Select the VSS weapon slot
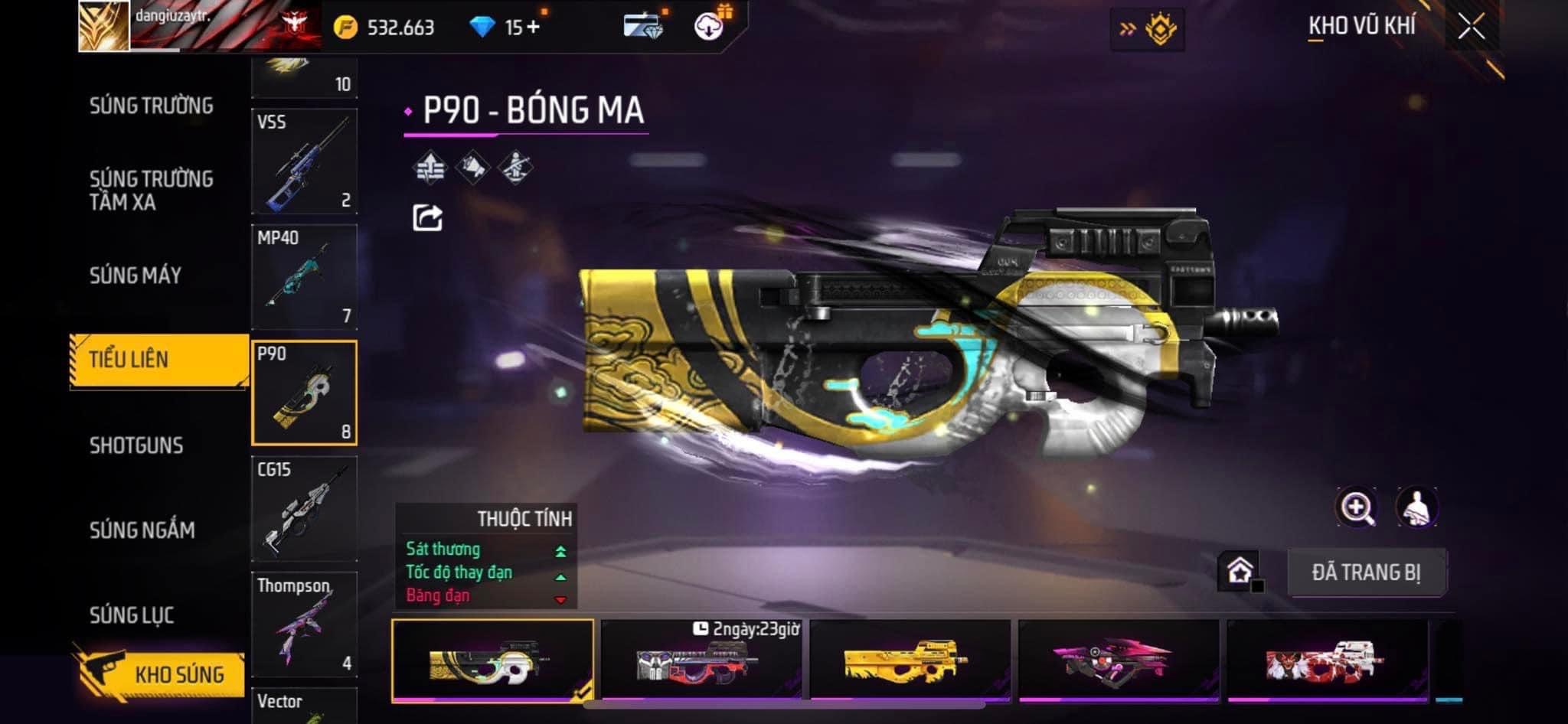The height and width of the screenshot is (724, 1568). 304,161
